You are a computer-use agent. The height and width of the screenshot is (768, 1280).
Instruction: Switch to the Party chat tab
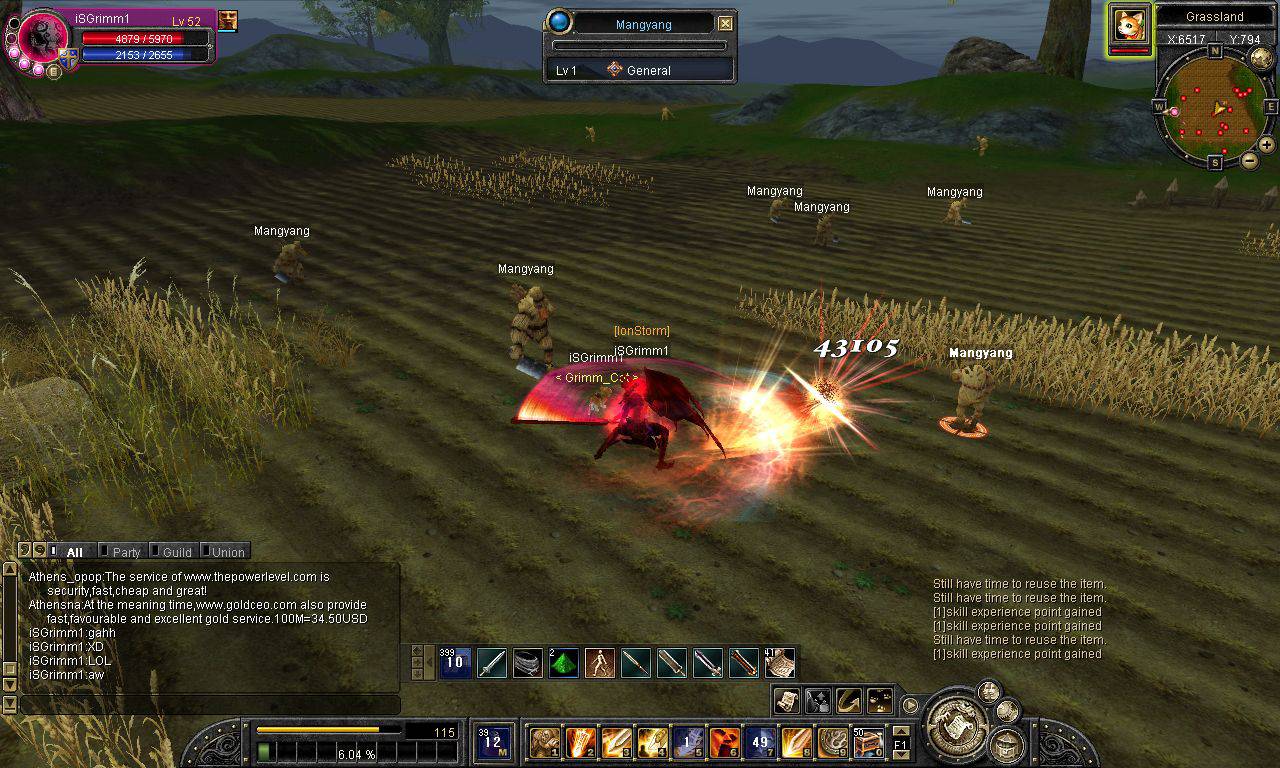pyautogui.click(x=126, y=552)
